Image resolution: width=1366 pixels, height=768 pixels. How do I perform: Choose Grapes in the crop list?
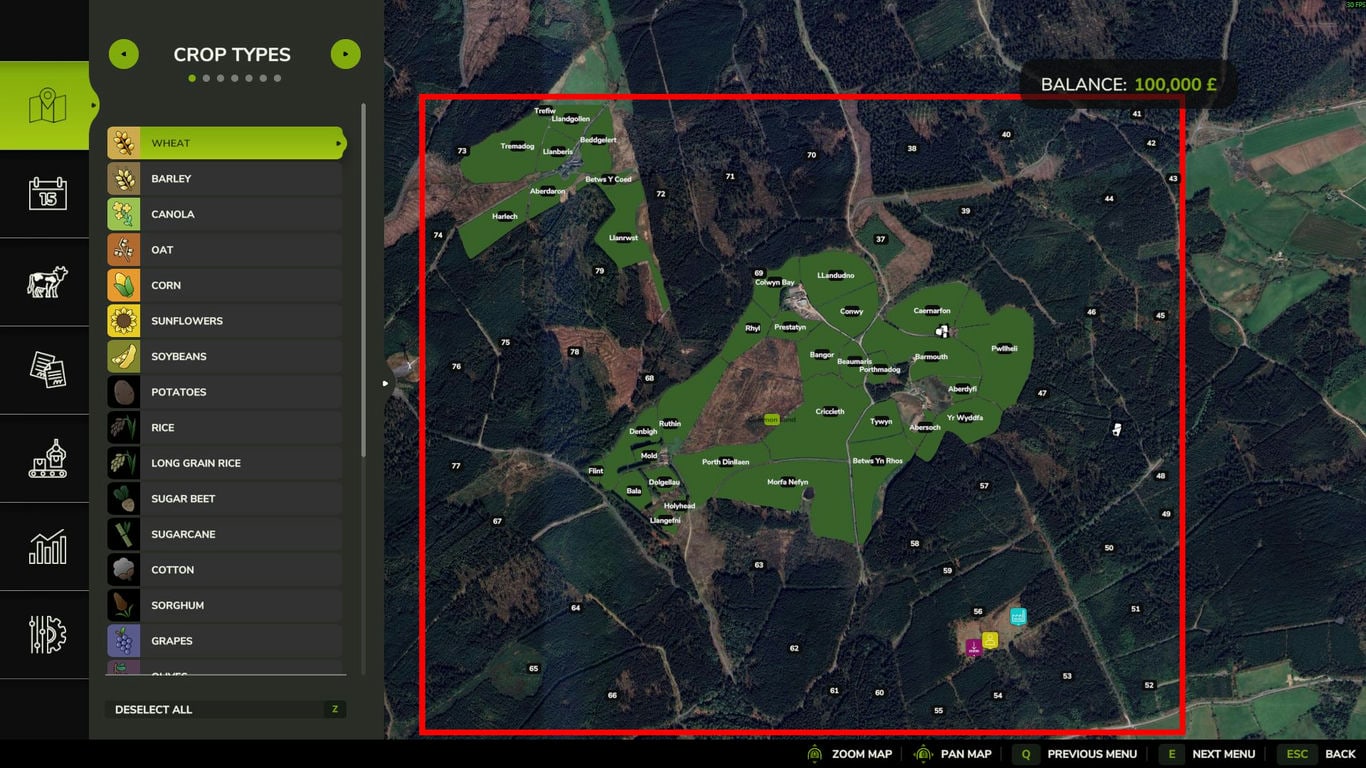point(226,641)
